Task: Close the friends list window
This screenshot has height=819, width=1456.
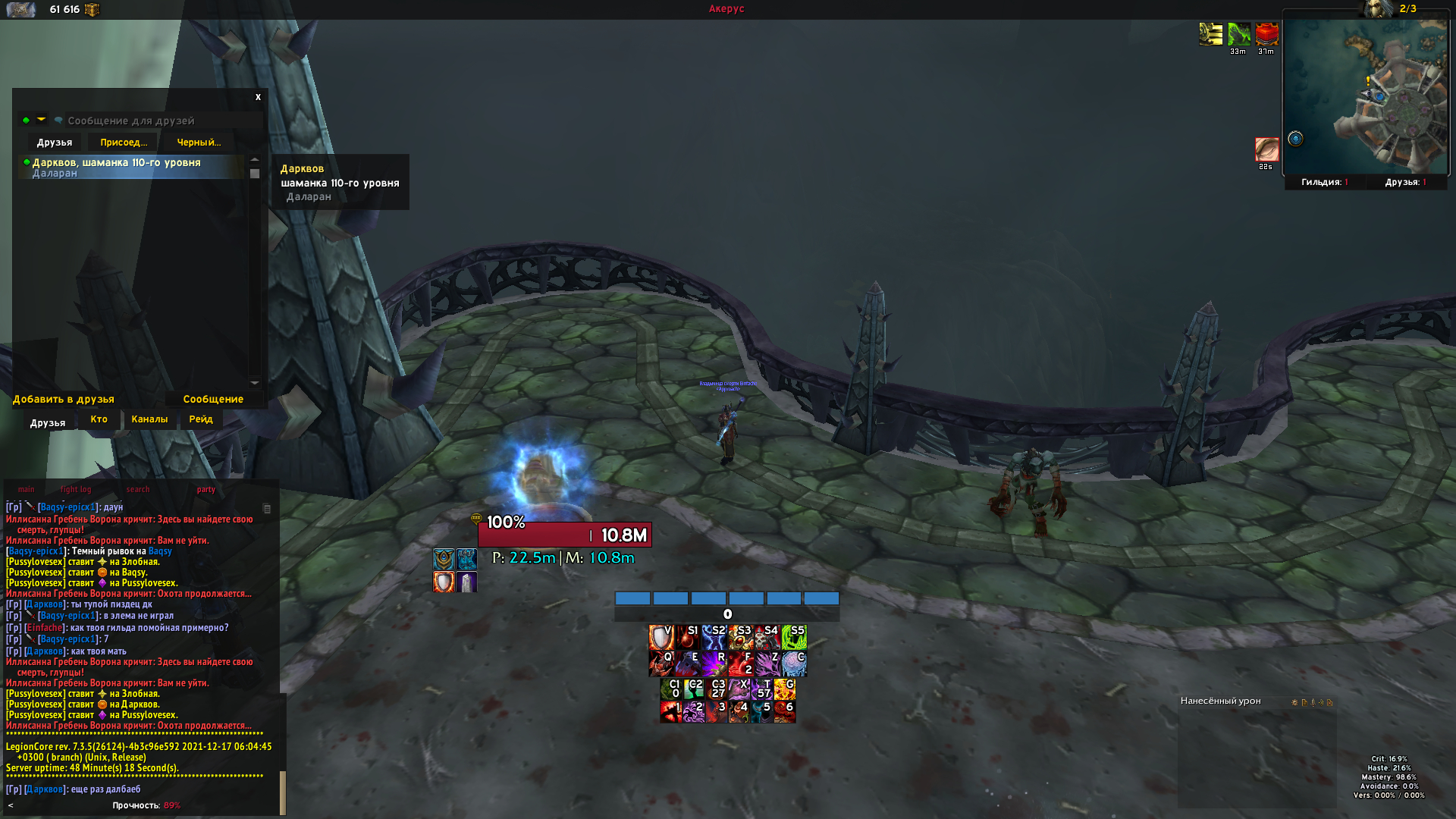Action: pos(258,97)
